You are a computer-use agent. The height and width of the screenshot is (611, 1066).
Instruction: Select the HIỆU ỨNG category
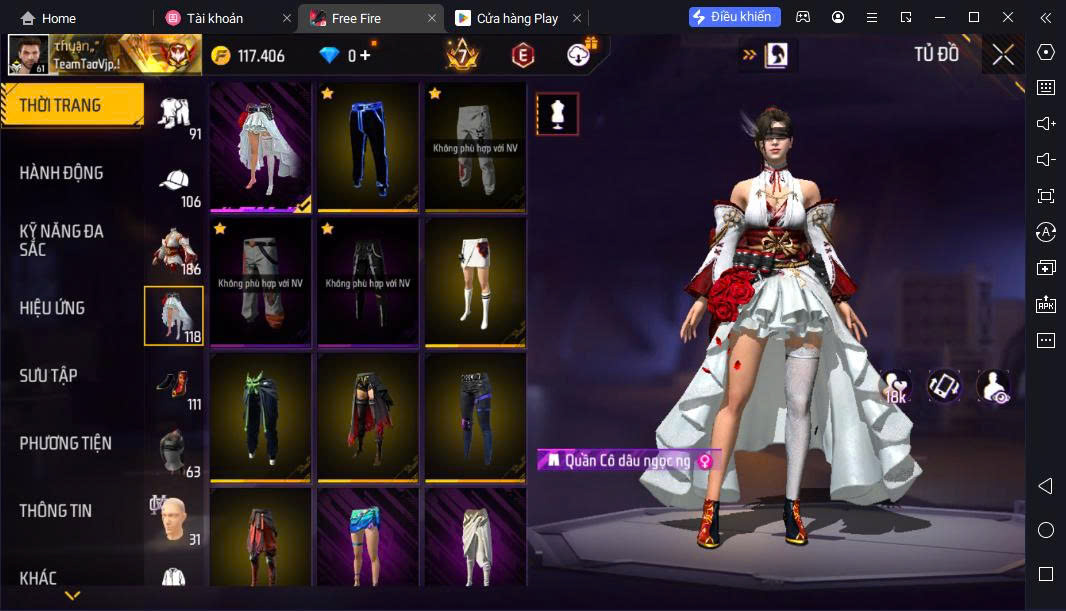click(52, 308)
